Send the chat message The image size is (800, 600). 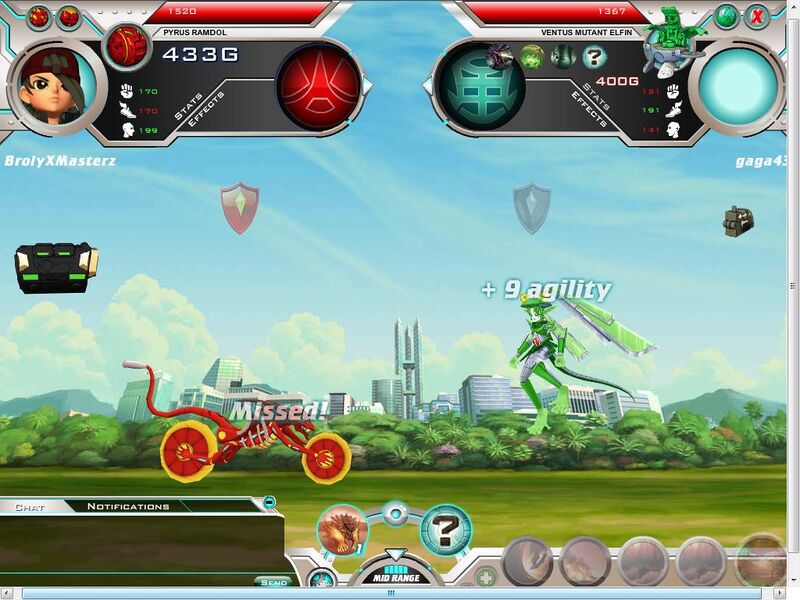click(272, 582)
